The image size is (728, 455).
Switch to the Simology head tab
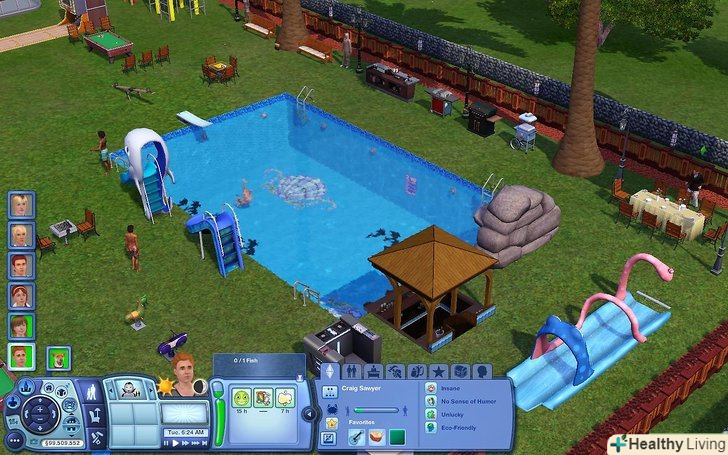click(482, 372)
